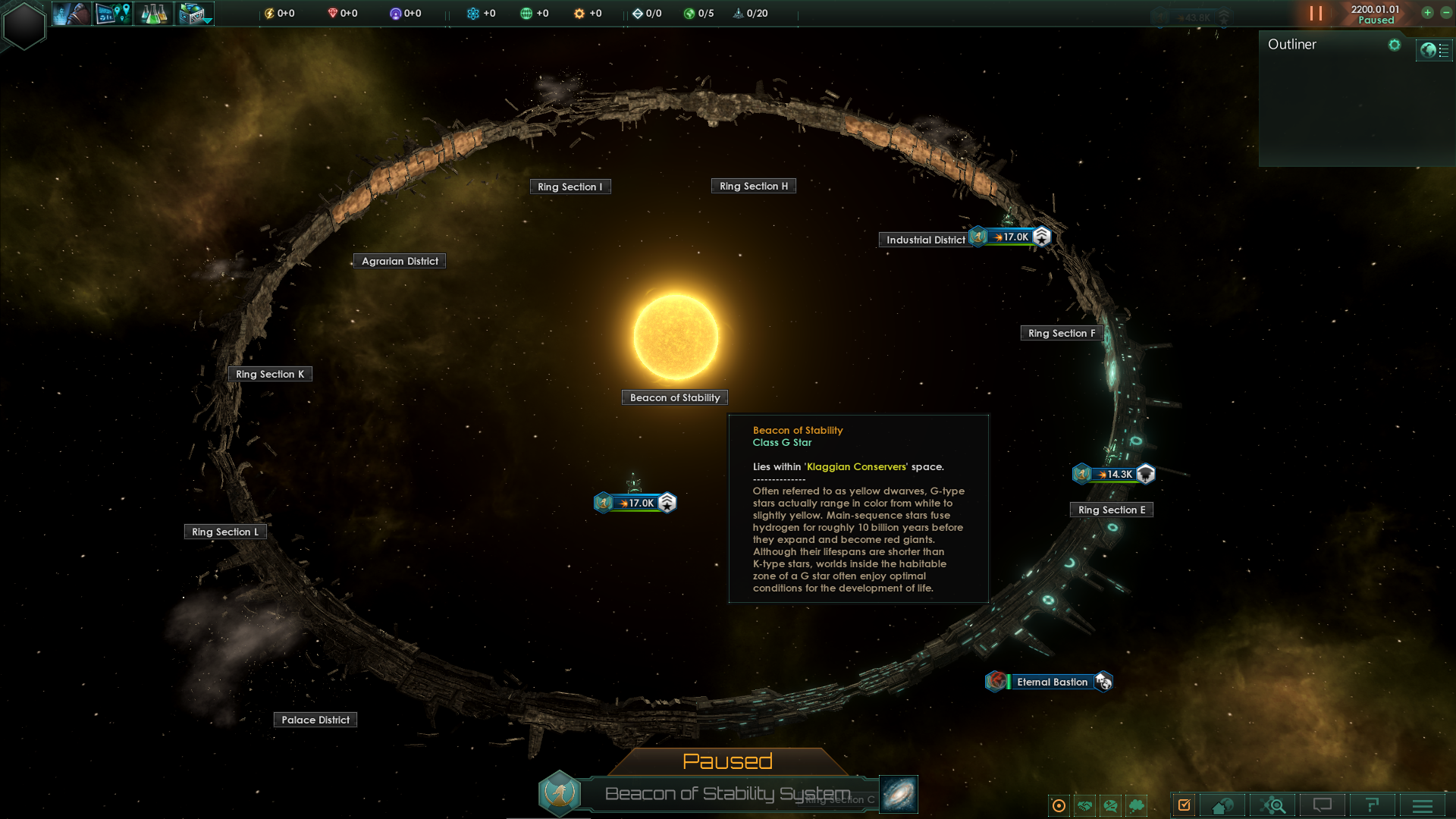The height and width of the screenshot is (819, 1456).
Task: Increase game speed with plus button
Action: pyautogui.click(x=1427, y=13)
